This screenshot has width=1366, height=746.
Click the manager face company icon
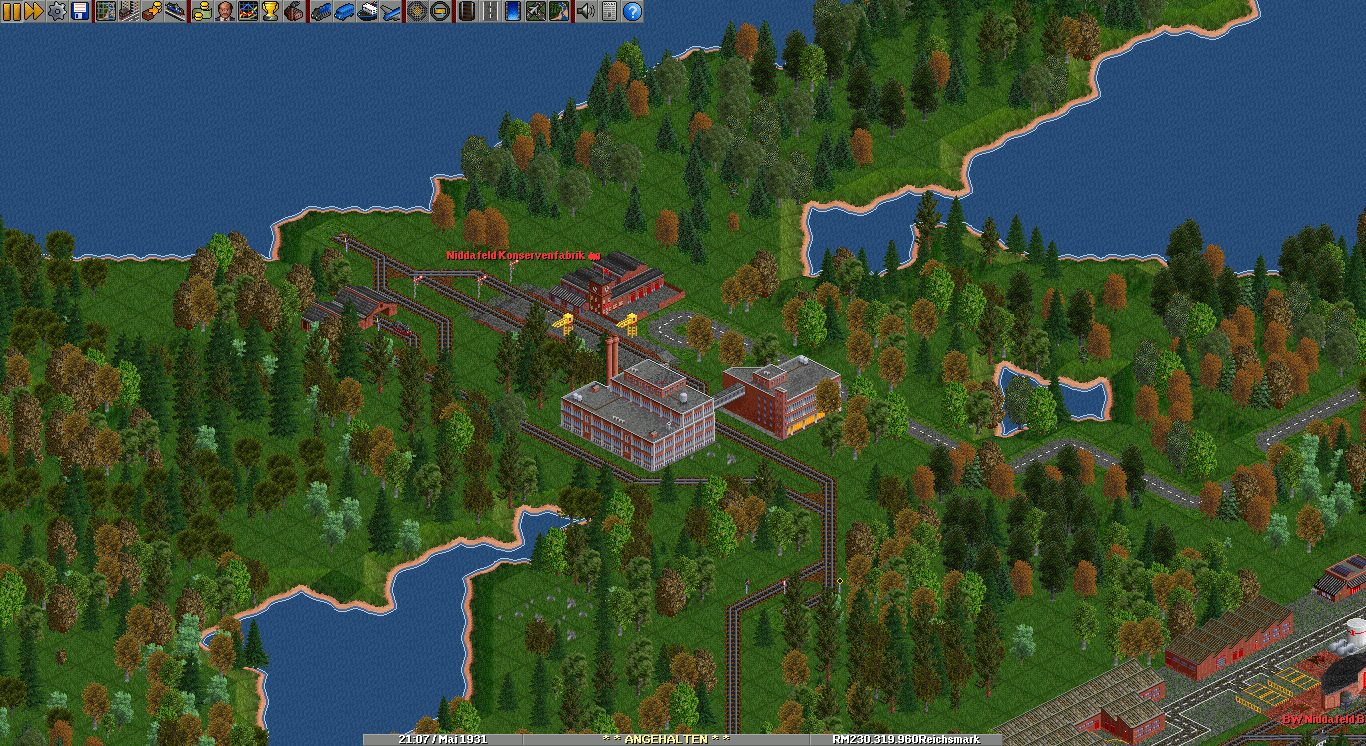pyautogui.click(x=225, y=11)
